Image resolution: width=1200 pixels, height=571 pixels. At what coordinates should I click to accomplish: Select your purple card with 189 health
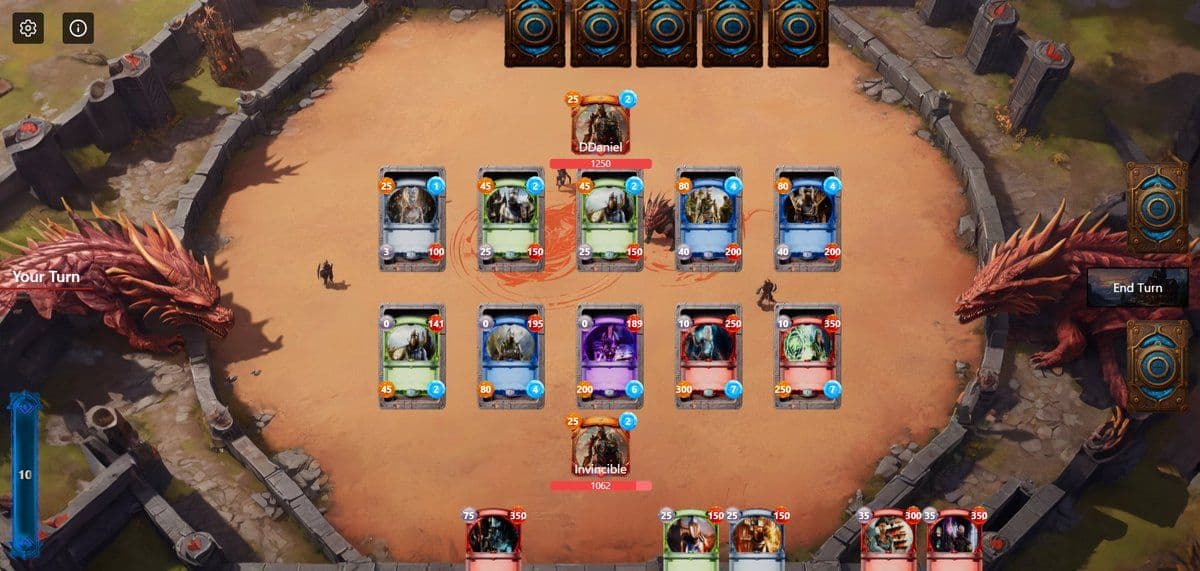(x=608, y=356)
